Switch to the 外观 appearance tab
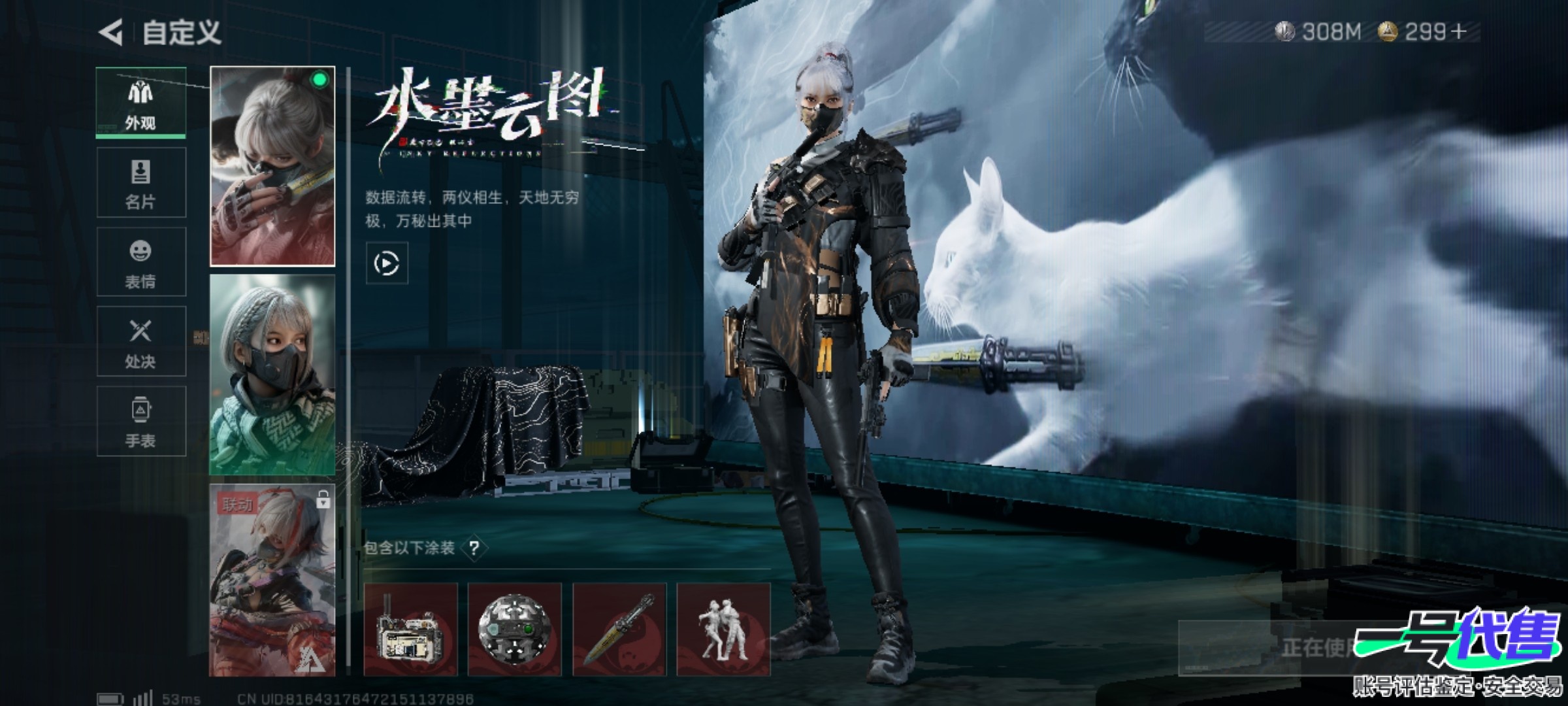The image size is (1568, 706). (141, 103)
